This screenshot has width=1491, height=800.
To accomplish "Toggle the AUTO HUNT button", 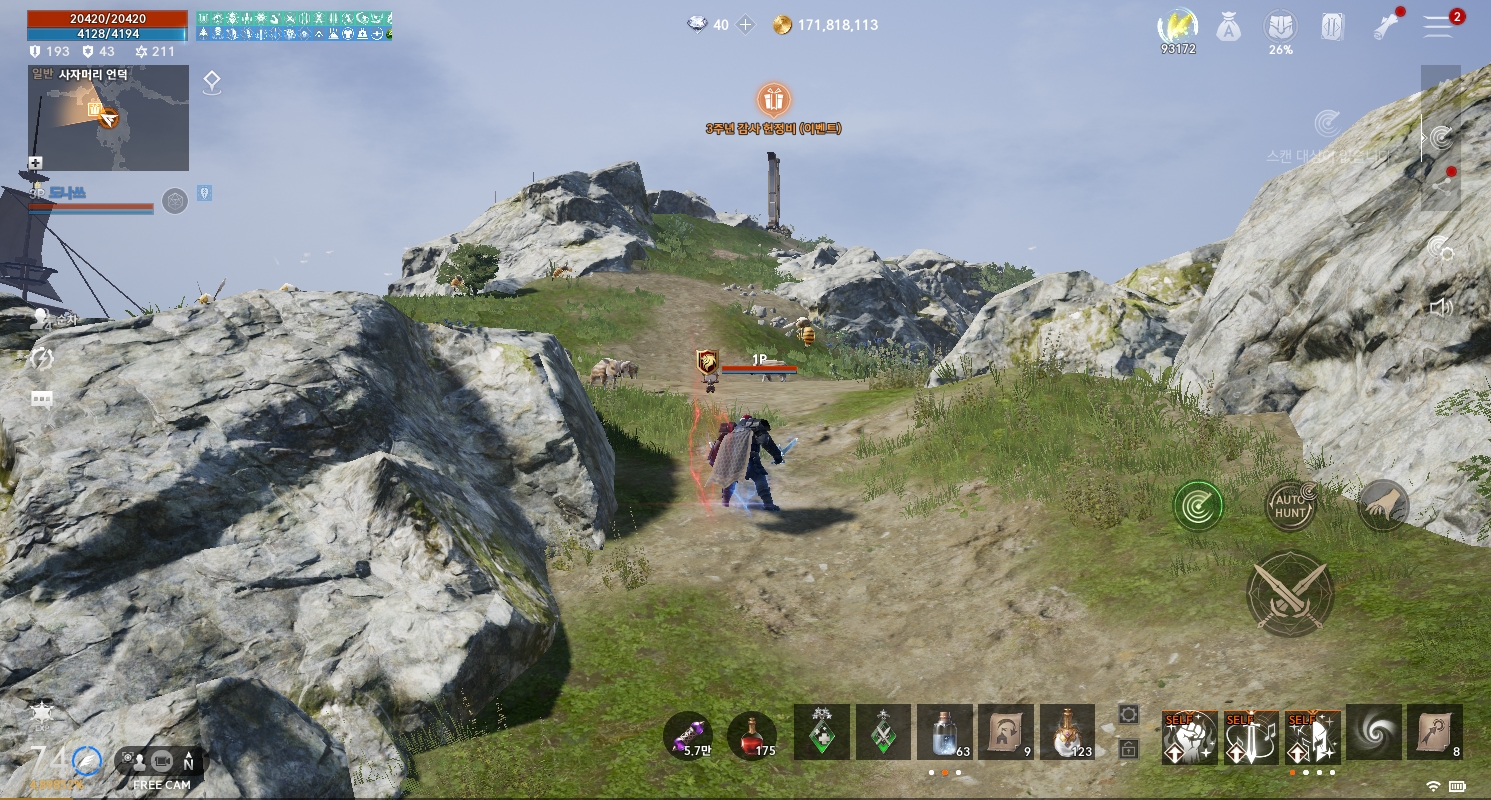I will [x=1291, y=506].
